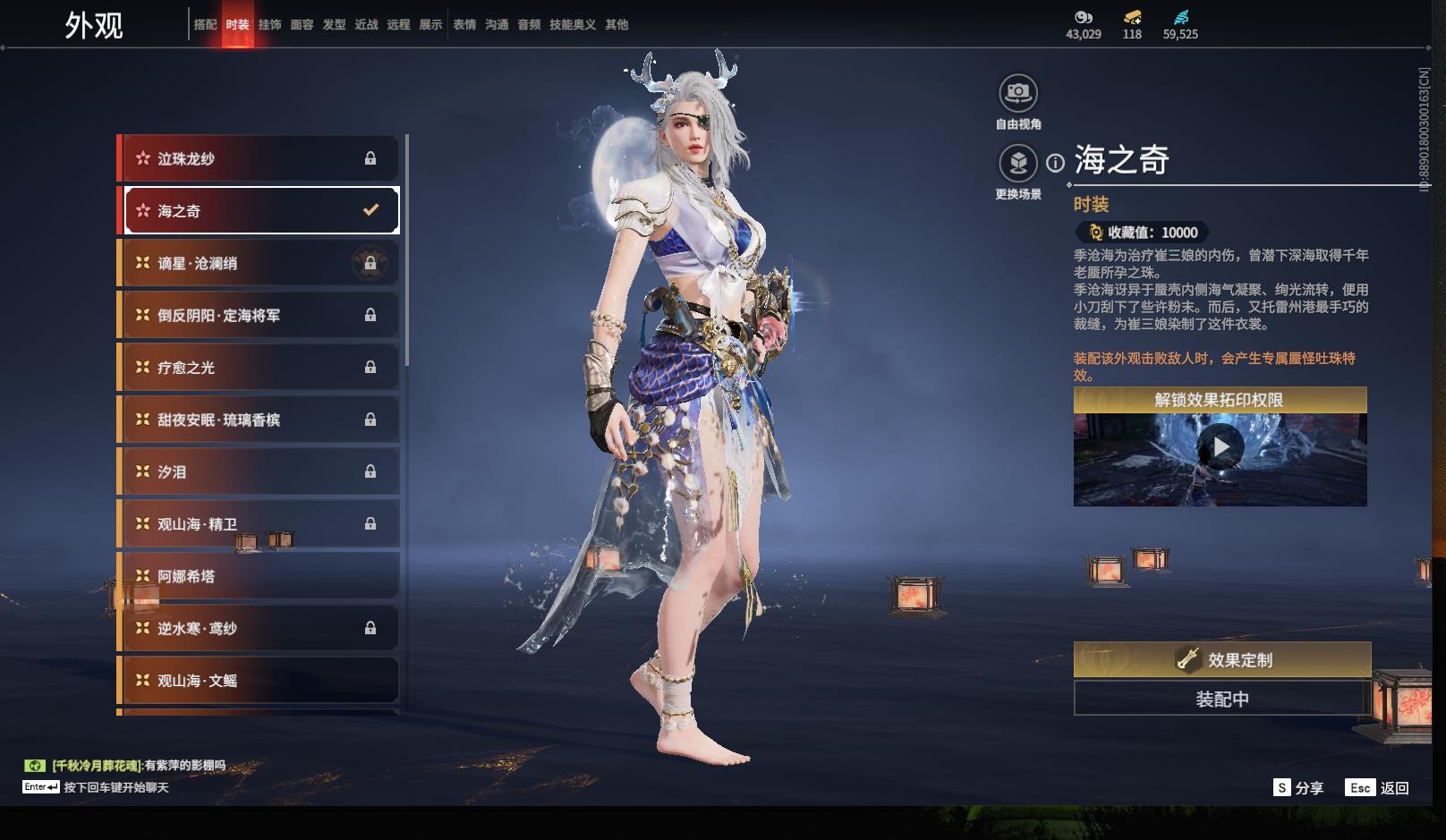1446x840 pixels.
Task: Play the defeat effect preview video
Action: pyautogui.click(x=1221, y=446)
